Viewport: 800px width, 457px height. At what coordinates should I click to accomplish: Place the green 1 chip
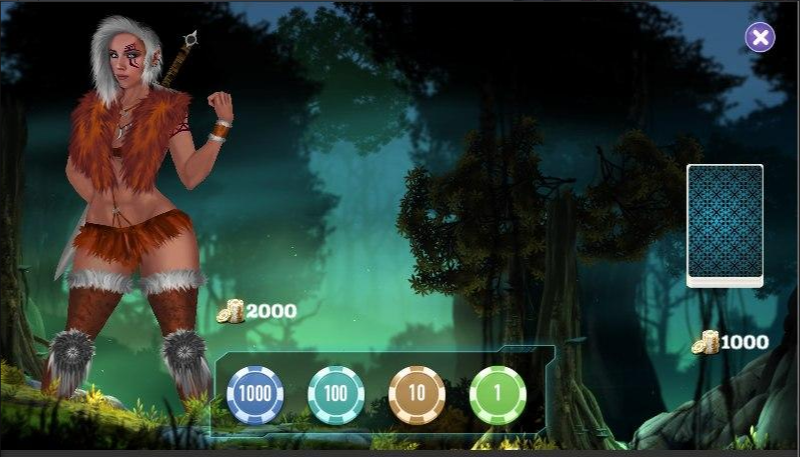click(498, 393)
